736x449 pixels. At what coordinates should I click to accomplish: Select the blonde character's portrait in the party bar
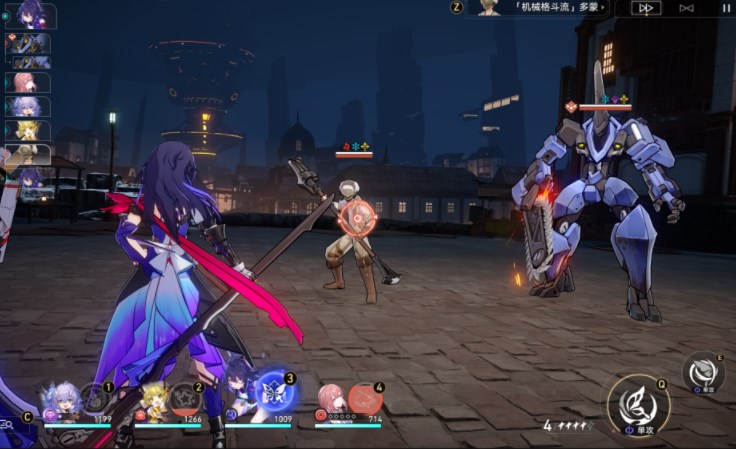[x=153, y=402]
